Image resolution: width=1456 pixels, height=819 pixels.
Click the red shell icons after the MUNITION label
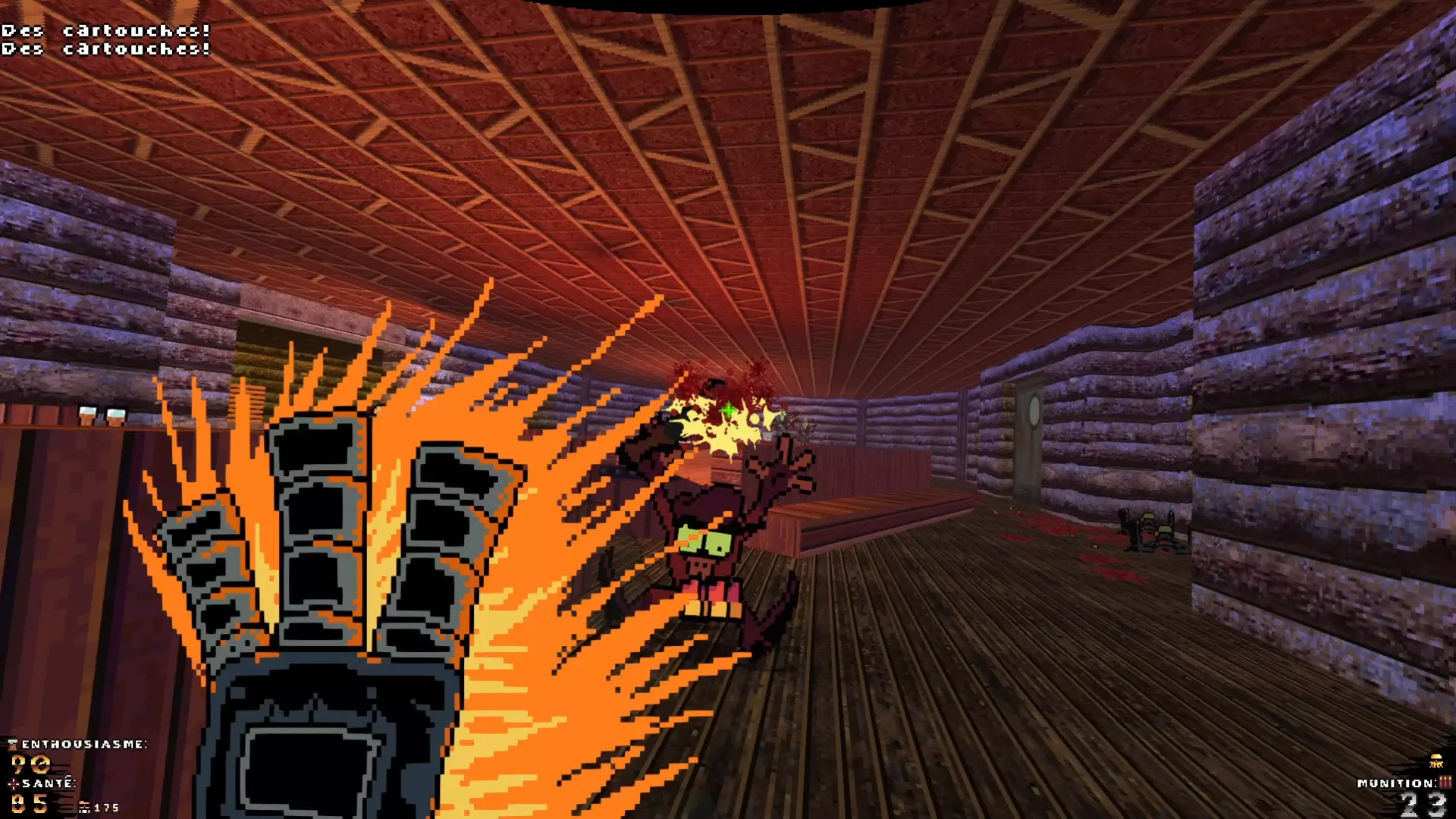[x=1445, y=782]
